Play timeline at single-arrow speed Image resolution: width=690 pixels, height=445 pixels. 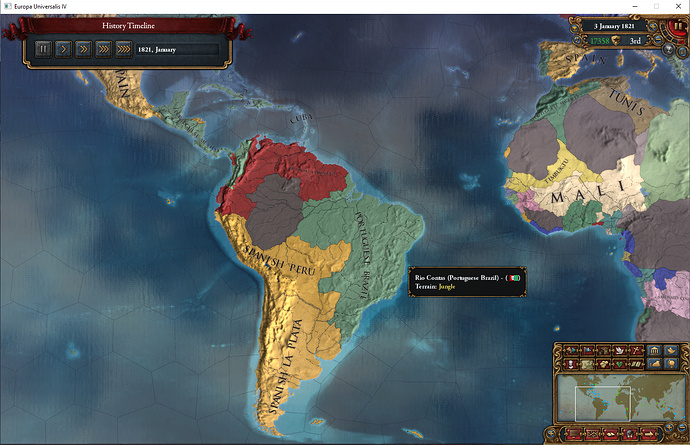(x=63, y=48)
